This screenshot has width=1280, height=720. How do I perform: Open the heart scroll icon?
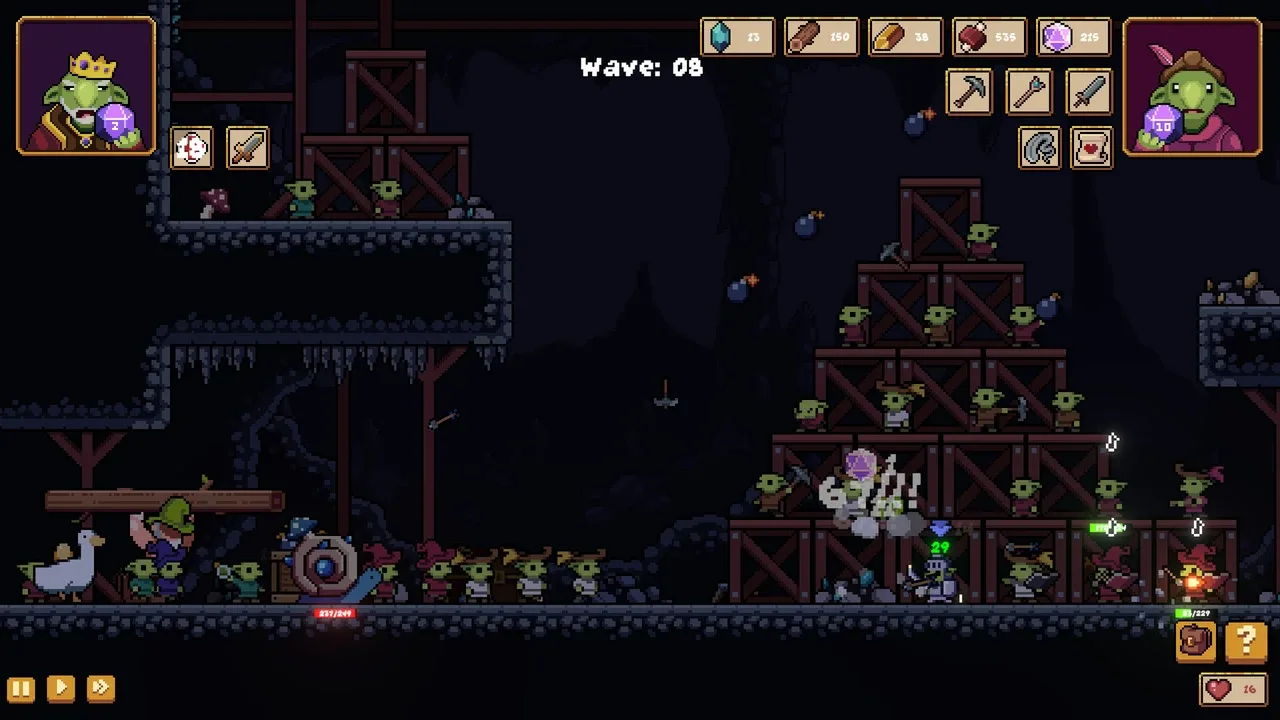[1092, 149]
